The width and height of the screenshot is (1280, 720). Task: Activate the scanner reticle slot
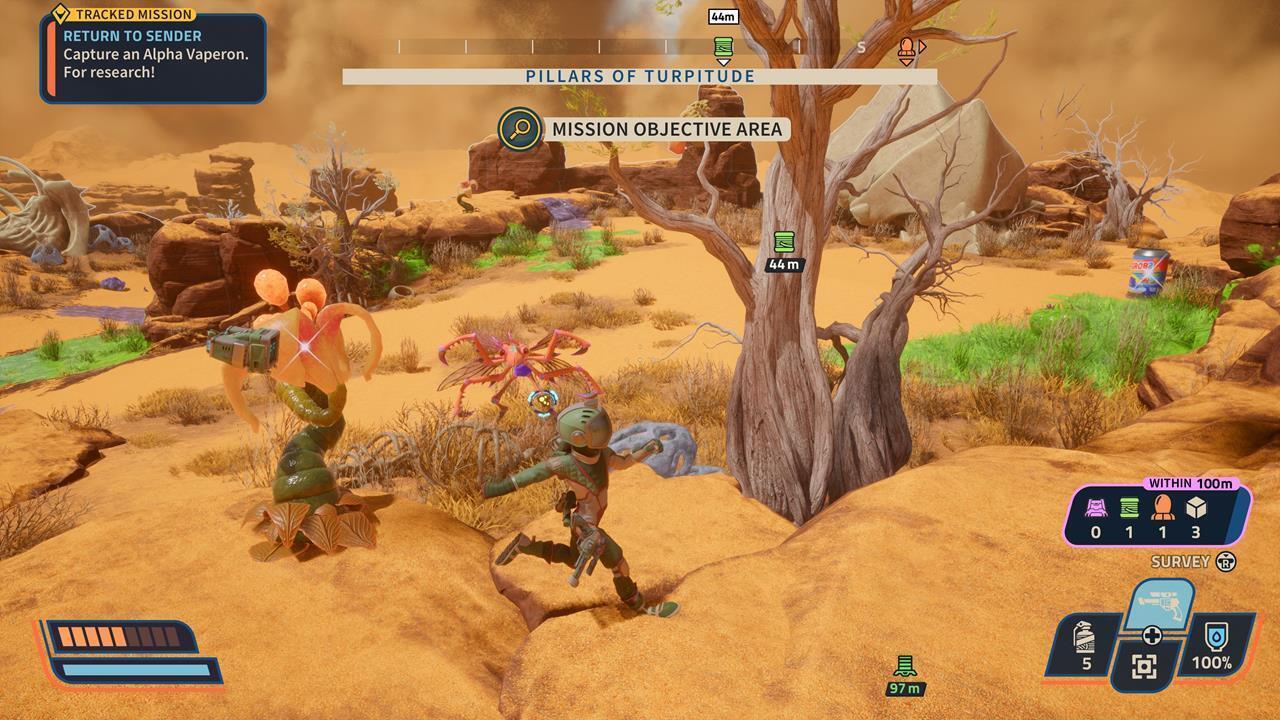pyautogui.click(x=1145, y=667)
